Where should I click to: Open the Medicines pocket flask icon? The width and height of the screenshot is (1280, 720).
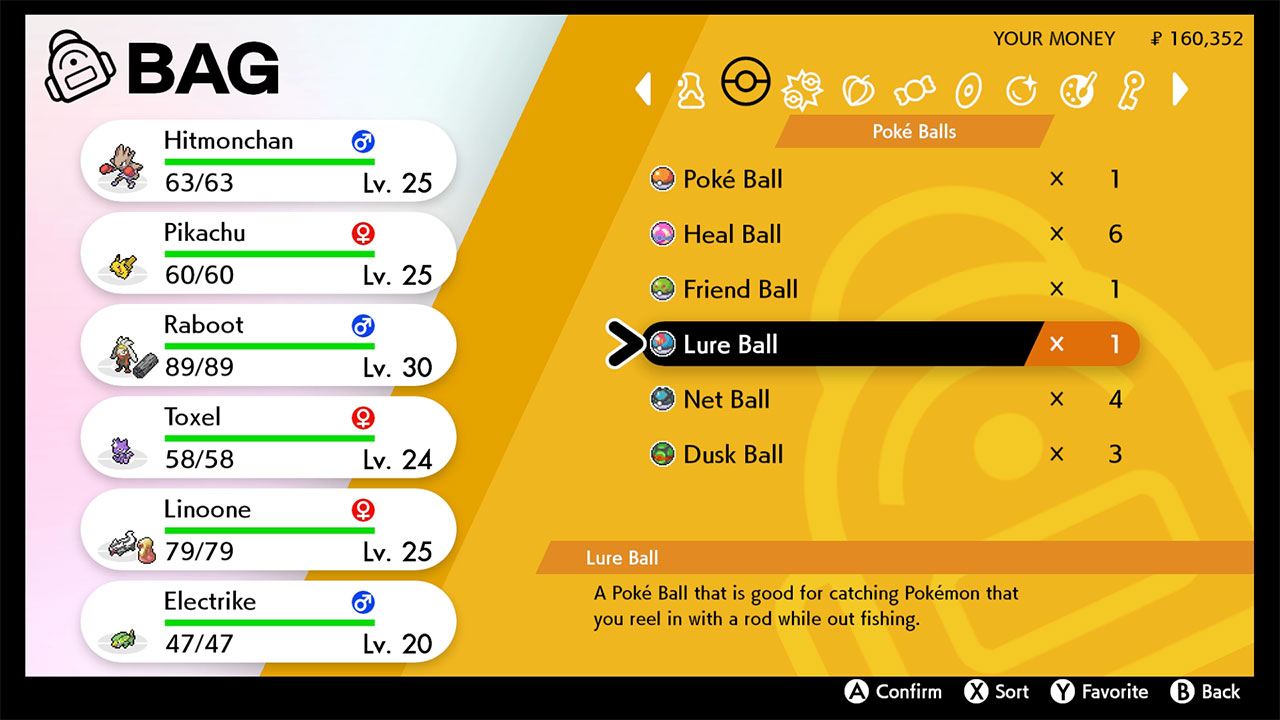click(x=693, y=88)
